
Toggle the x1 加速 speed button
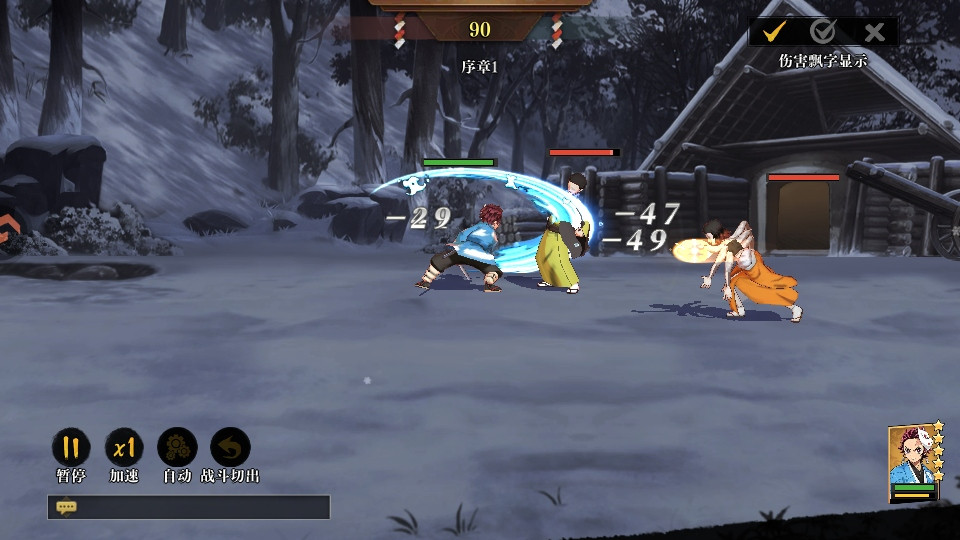[x=124, y=447]
